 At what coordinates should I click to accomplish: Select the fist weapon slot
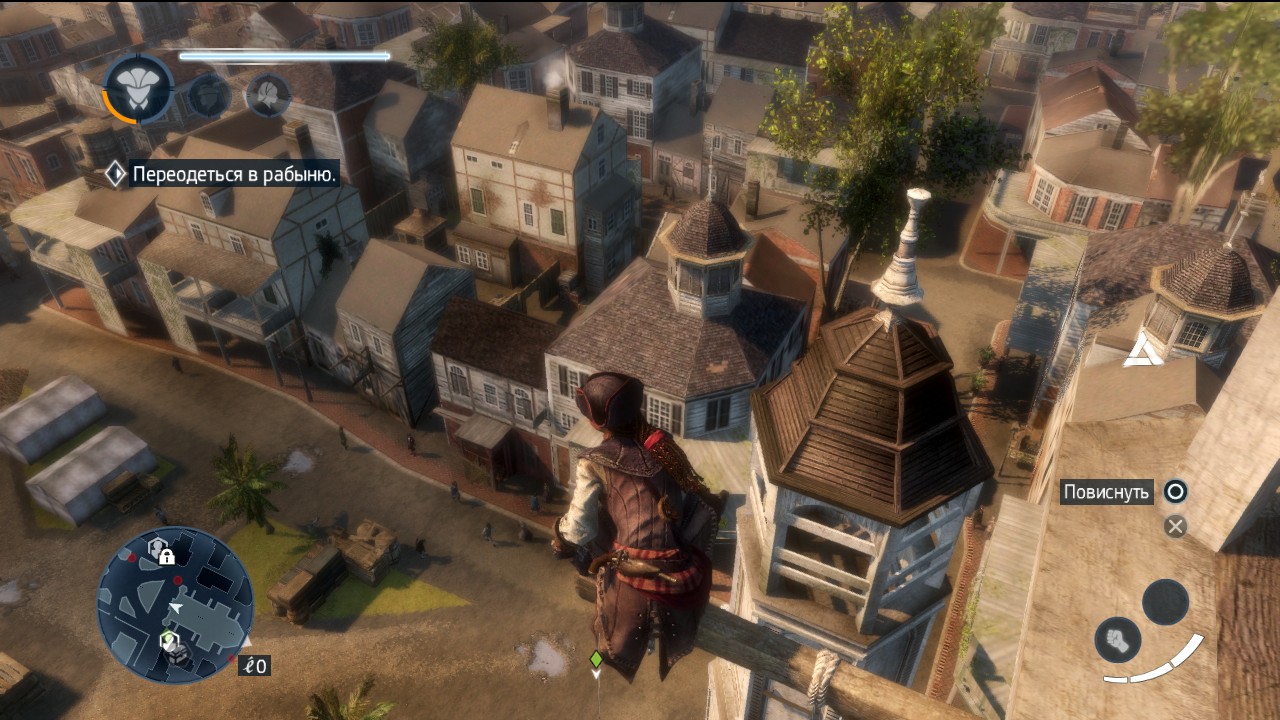[x=1118, y=639]
